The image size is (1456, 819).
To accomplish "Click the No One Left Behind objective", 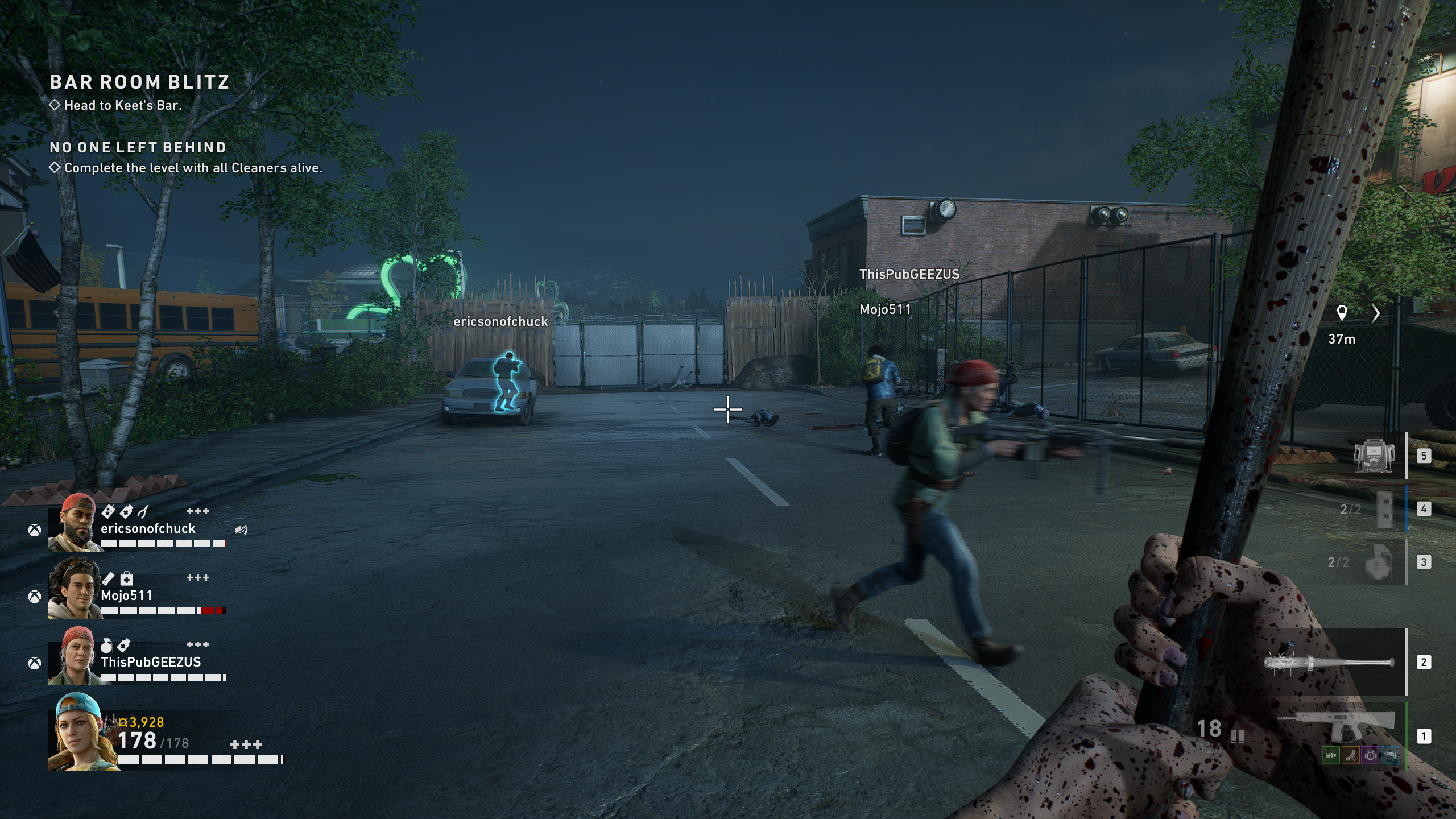I will pyautogui.click(x=138, y=148).
